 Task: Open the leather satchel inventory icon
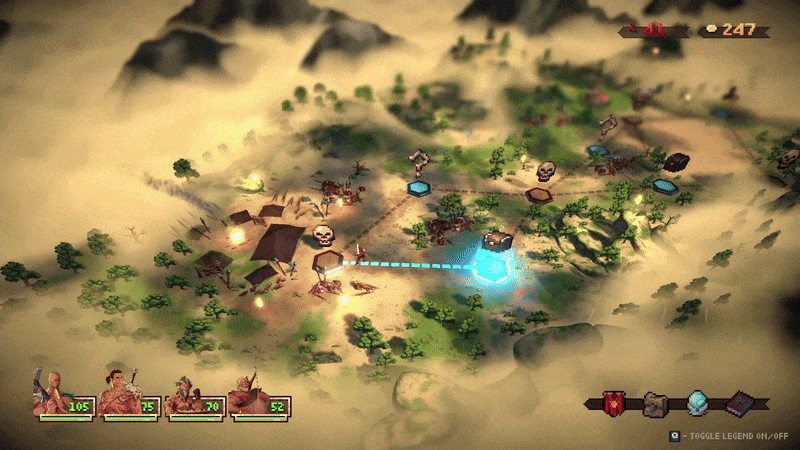pyautogui.click(x=656, y=404)
